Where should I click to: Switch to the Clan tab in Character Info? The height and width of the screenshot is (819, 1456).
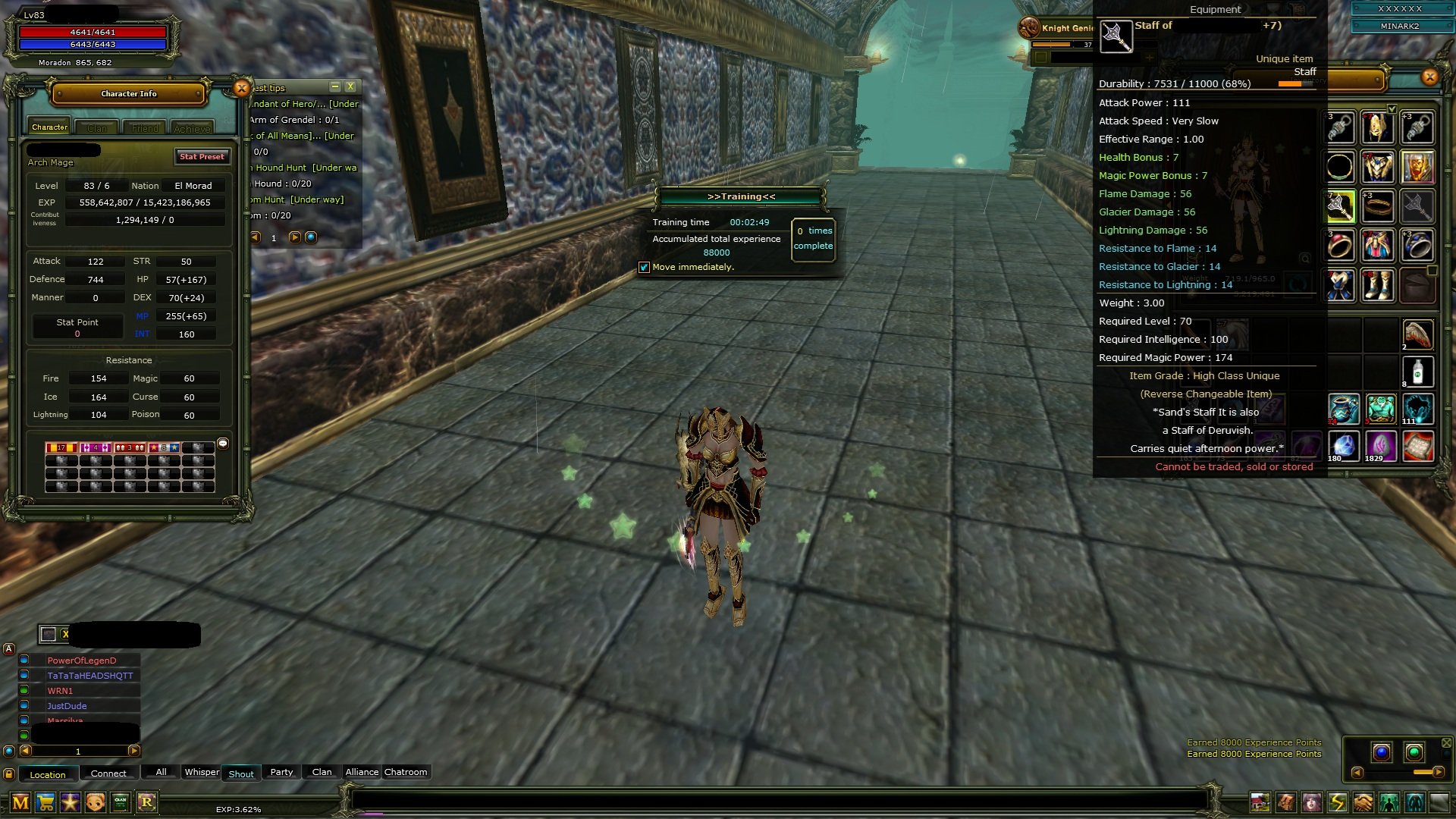coord(97,127)
